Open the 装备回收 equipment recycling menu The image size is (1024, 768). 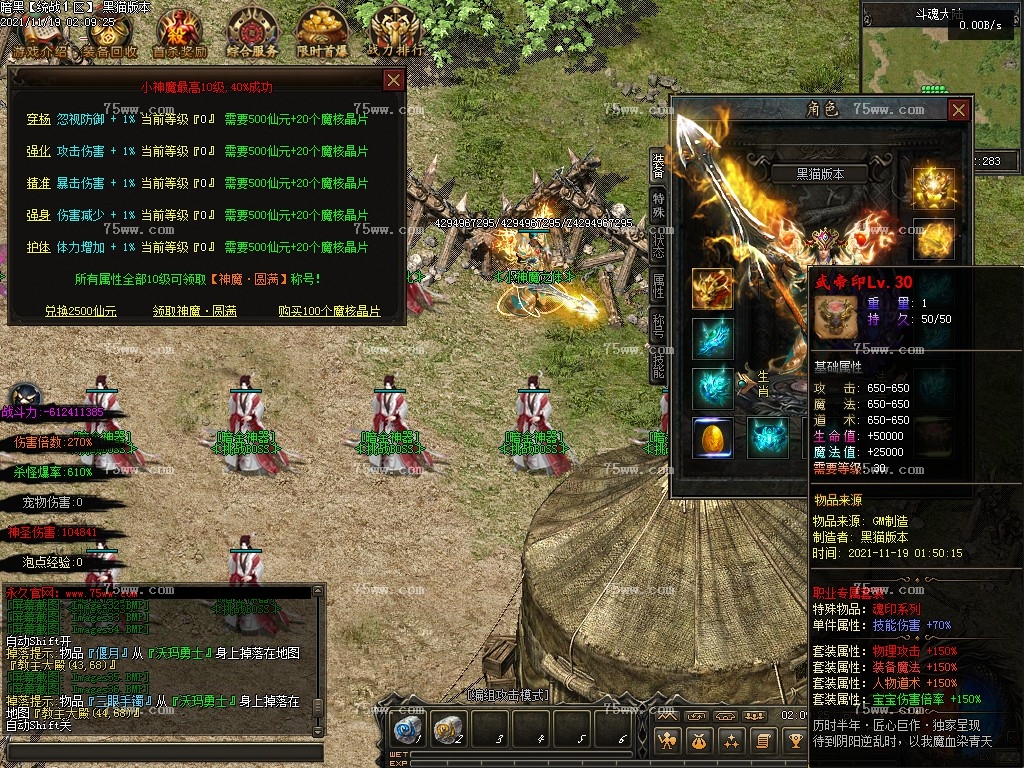pos(110,34)
